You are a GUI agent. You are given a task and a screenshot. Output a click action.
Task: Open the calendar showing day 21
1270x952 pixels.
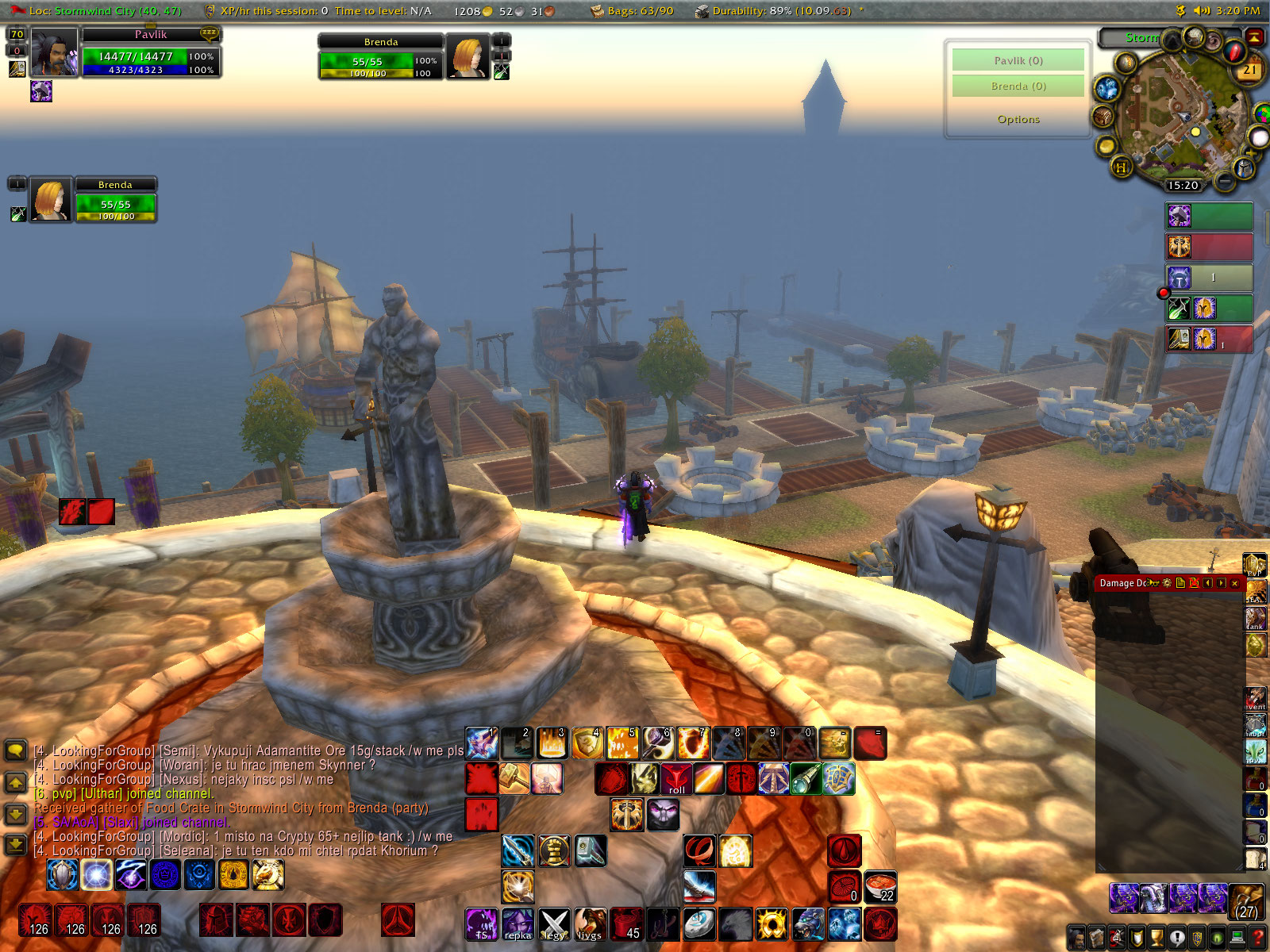(x=1249, y=71)
